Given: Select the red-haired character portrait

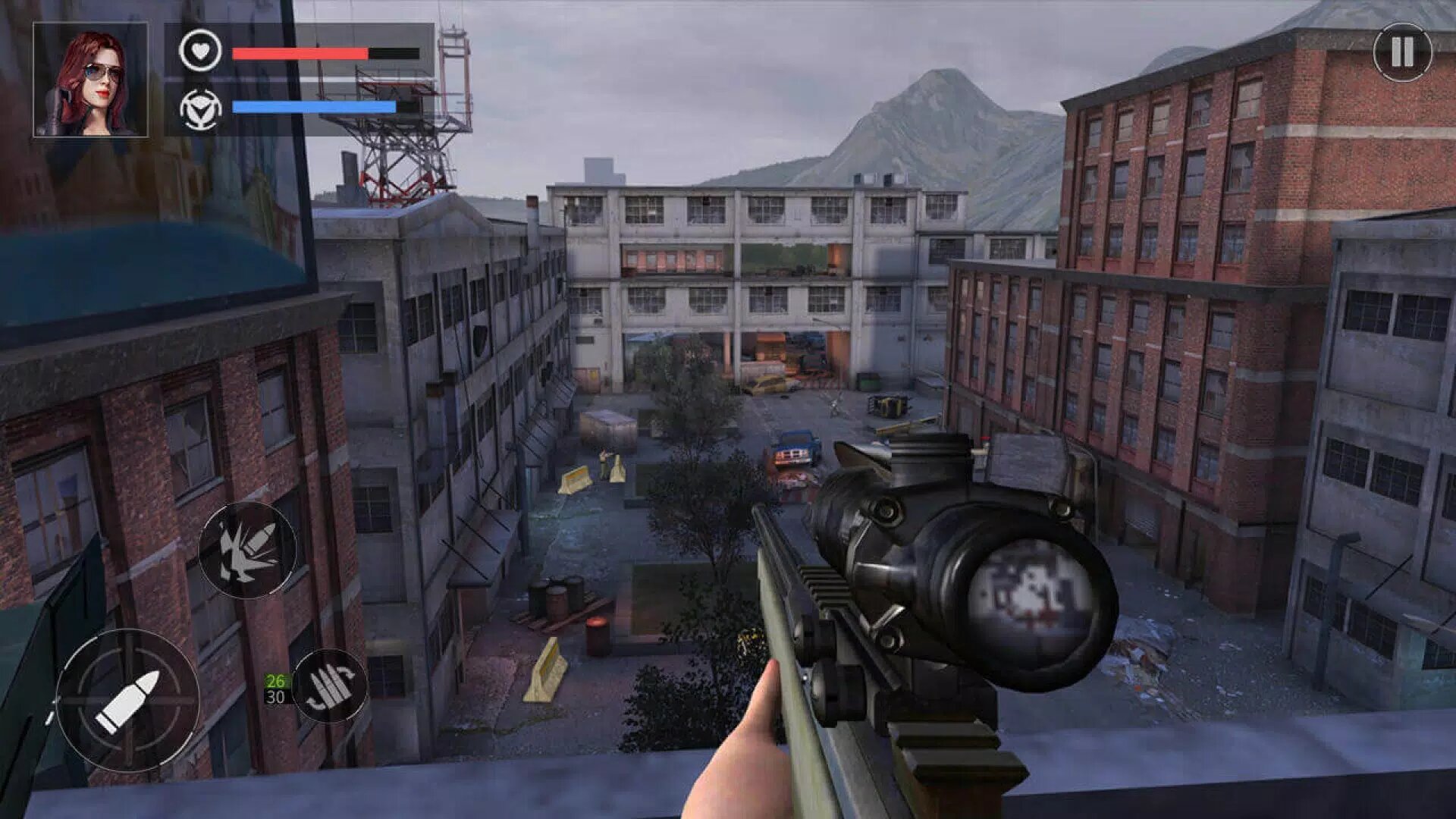Looking at the screenshot, I should pos(90,80).
